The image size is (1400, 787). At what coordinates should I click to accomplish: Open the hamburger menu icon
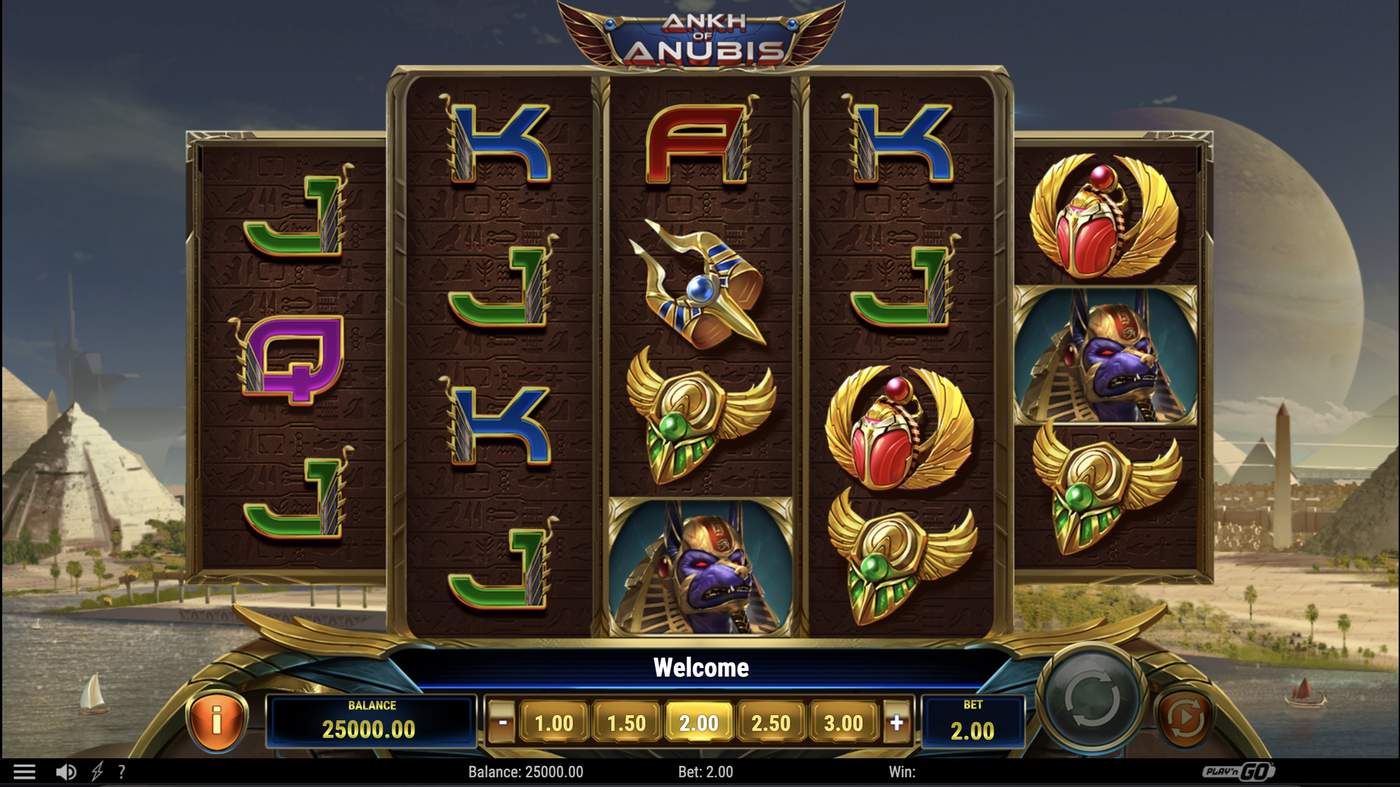pyautogui.click(x=25, y=770)
